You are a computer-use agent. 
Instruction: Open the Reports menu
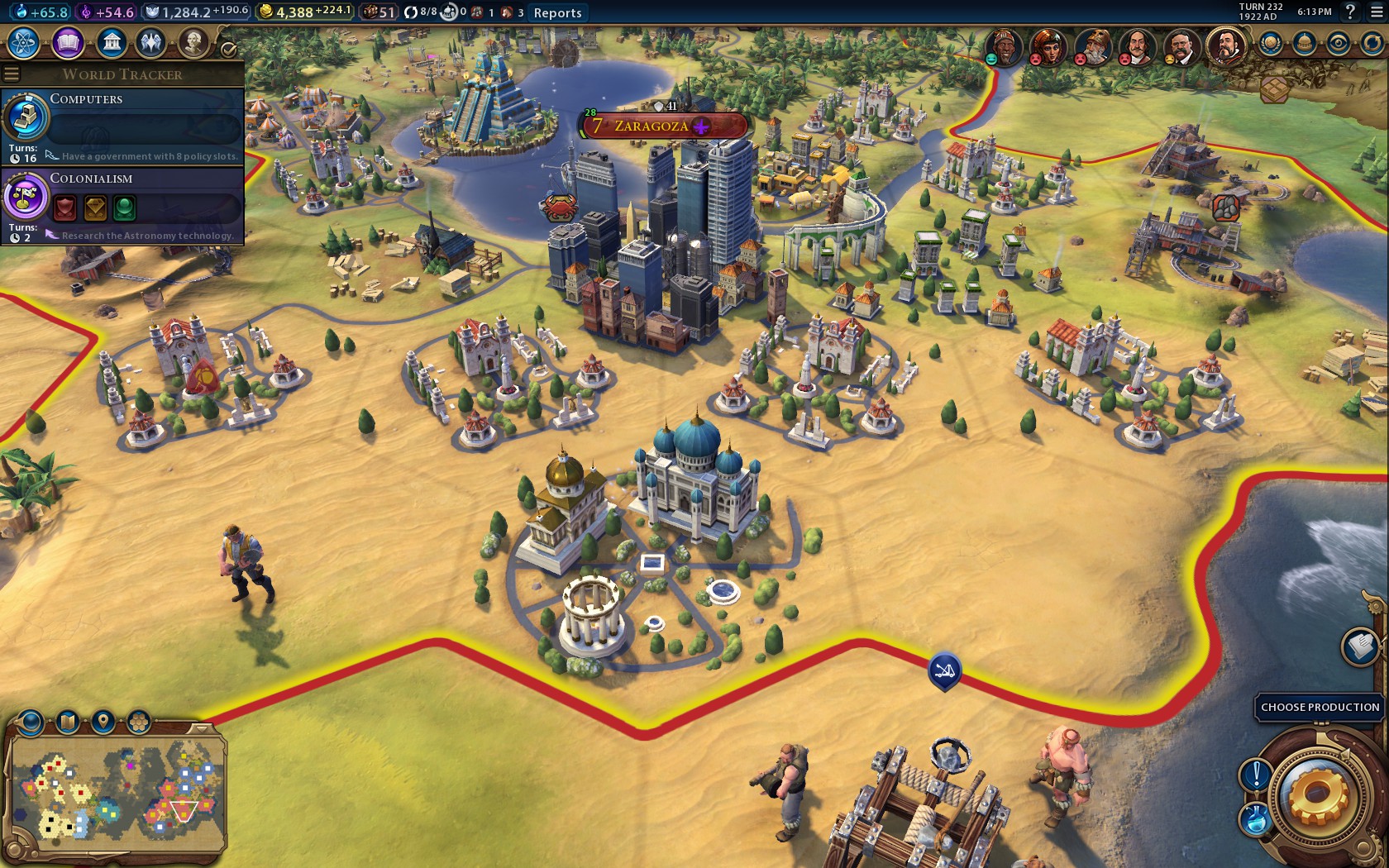[556, 13]
